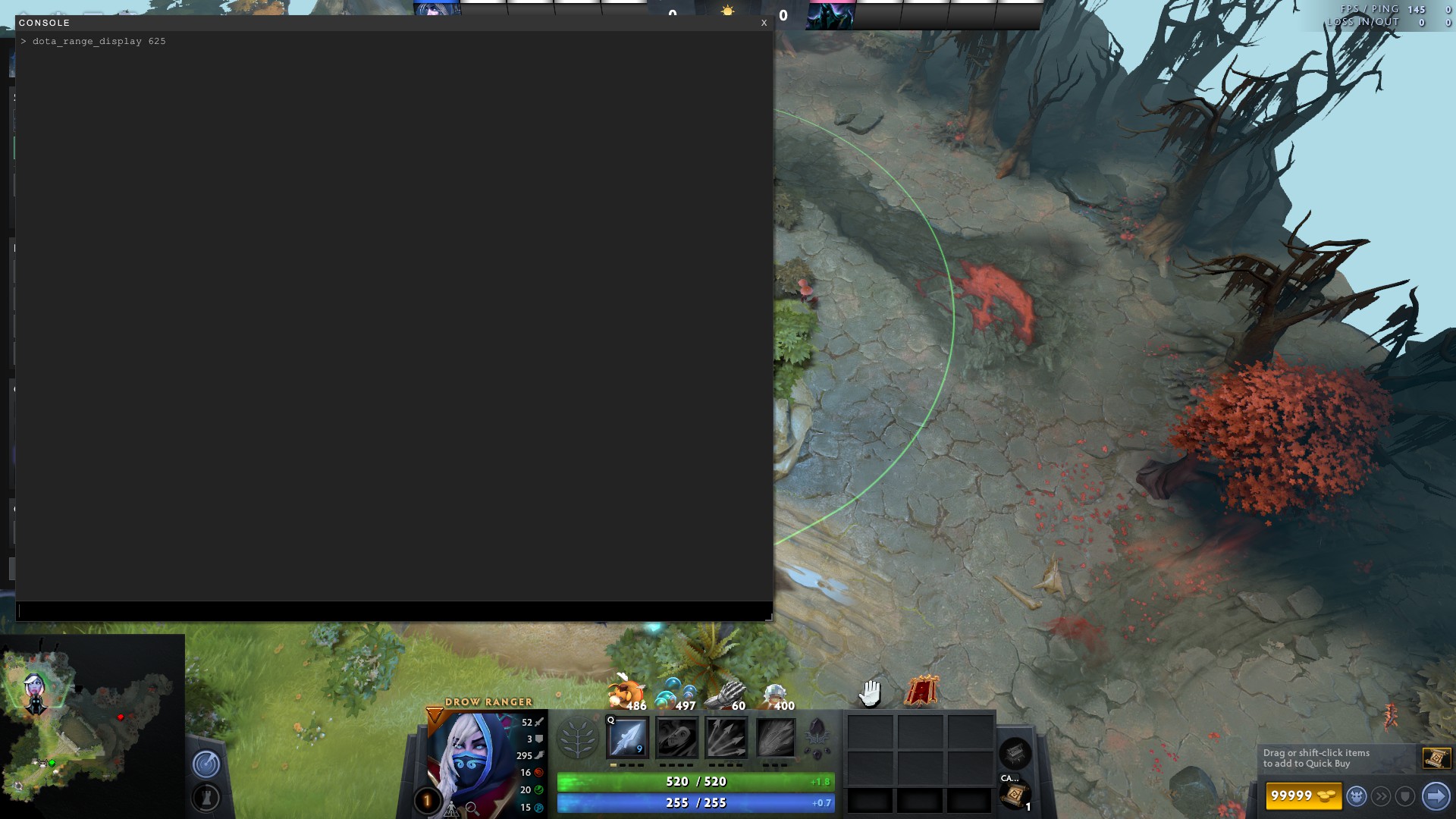Toggle the day/night sun indicator at top
Screen dimensions: 1456x819
click(728, 11)
